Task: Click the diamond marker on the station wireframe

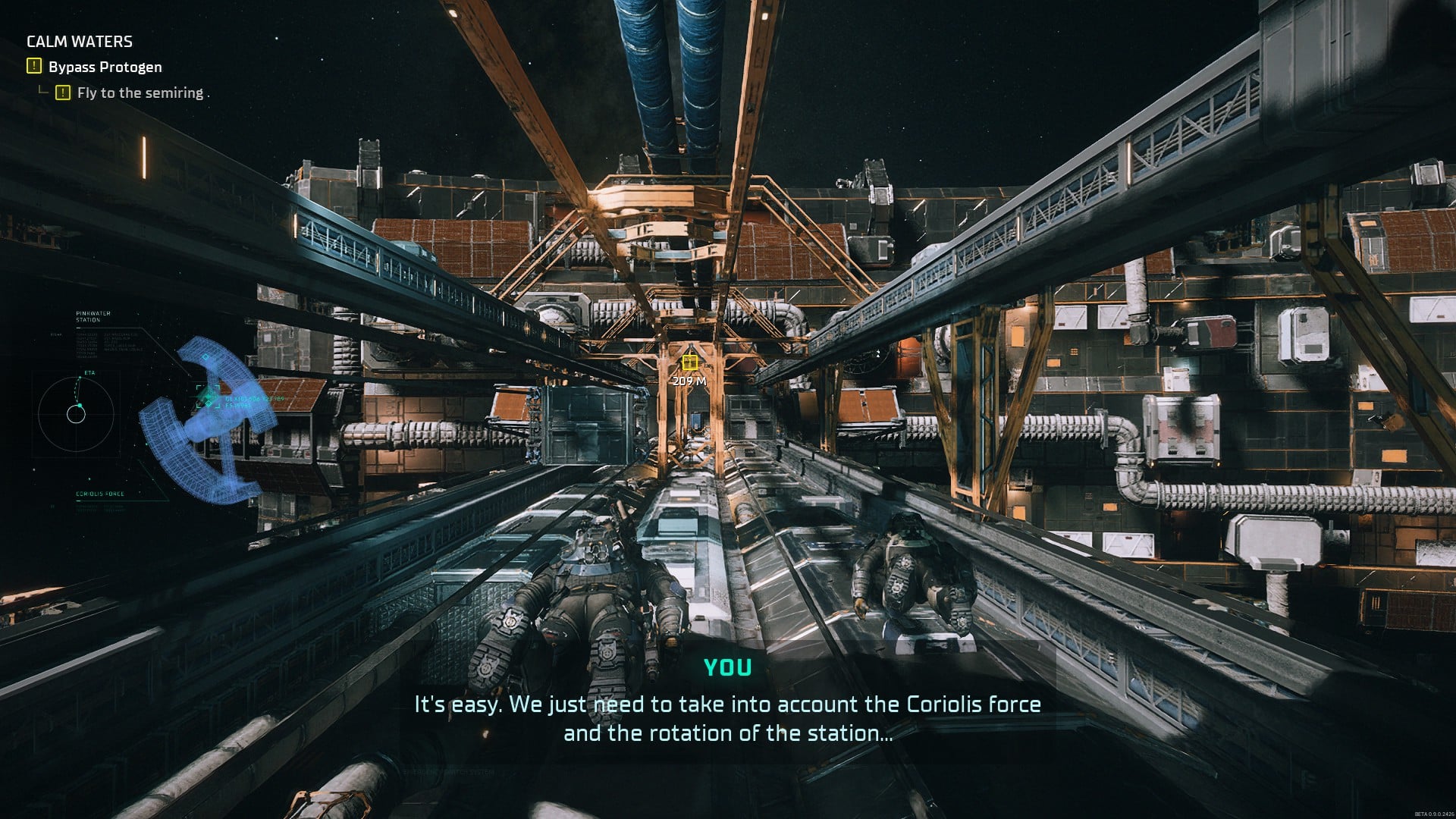Action: [x=205, y=357]
